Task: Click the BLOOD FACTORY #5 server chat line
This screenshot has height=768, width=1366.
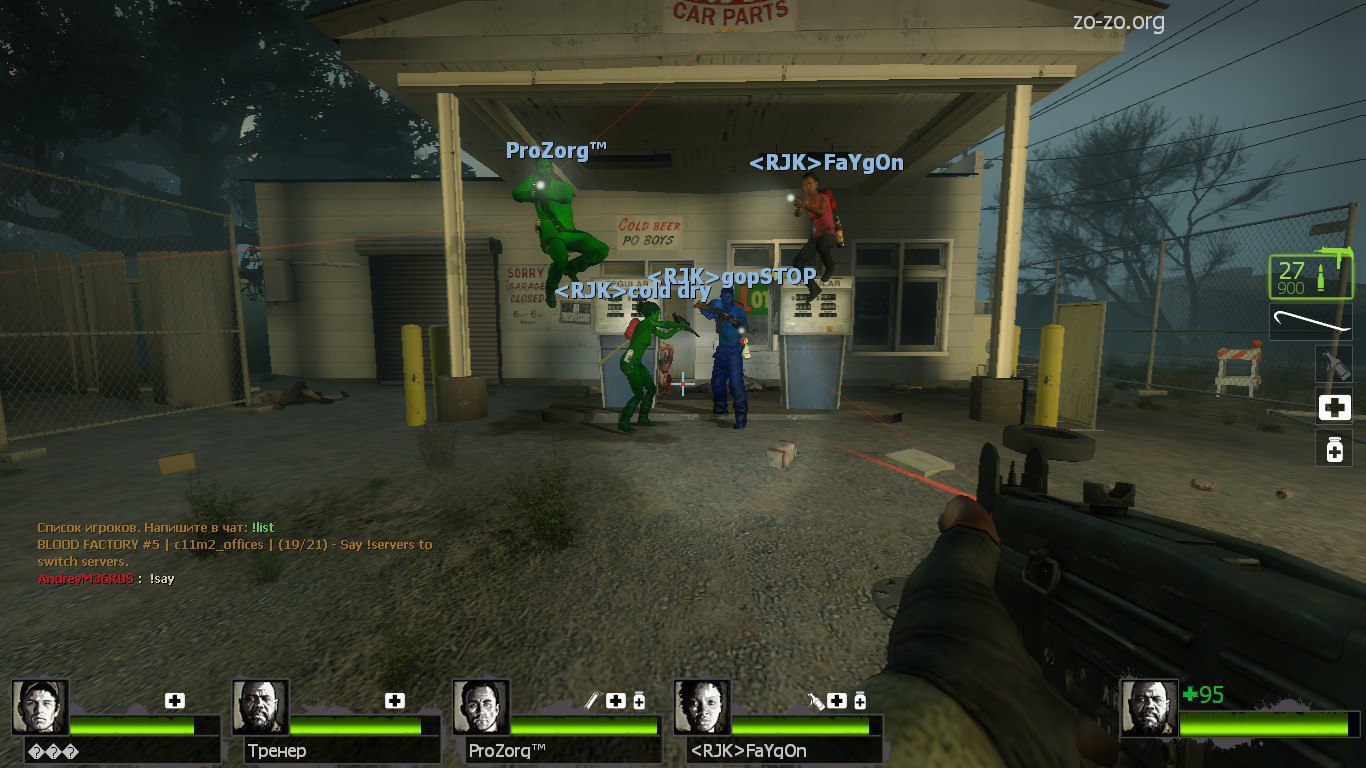Action: tap(234, 545)
